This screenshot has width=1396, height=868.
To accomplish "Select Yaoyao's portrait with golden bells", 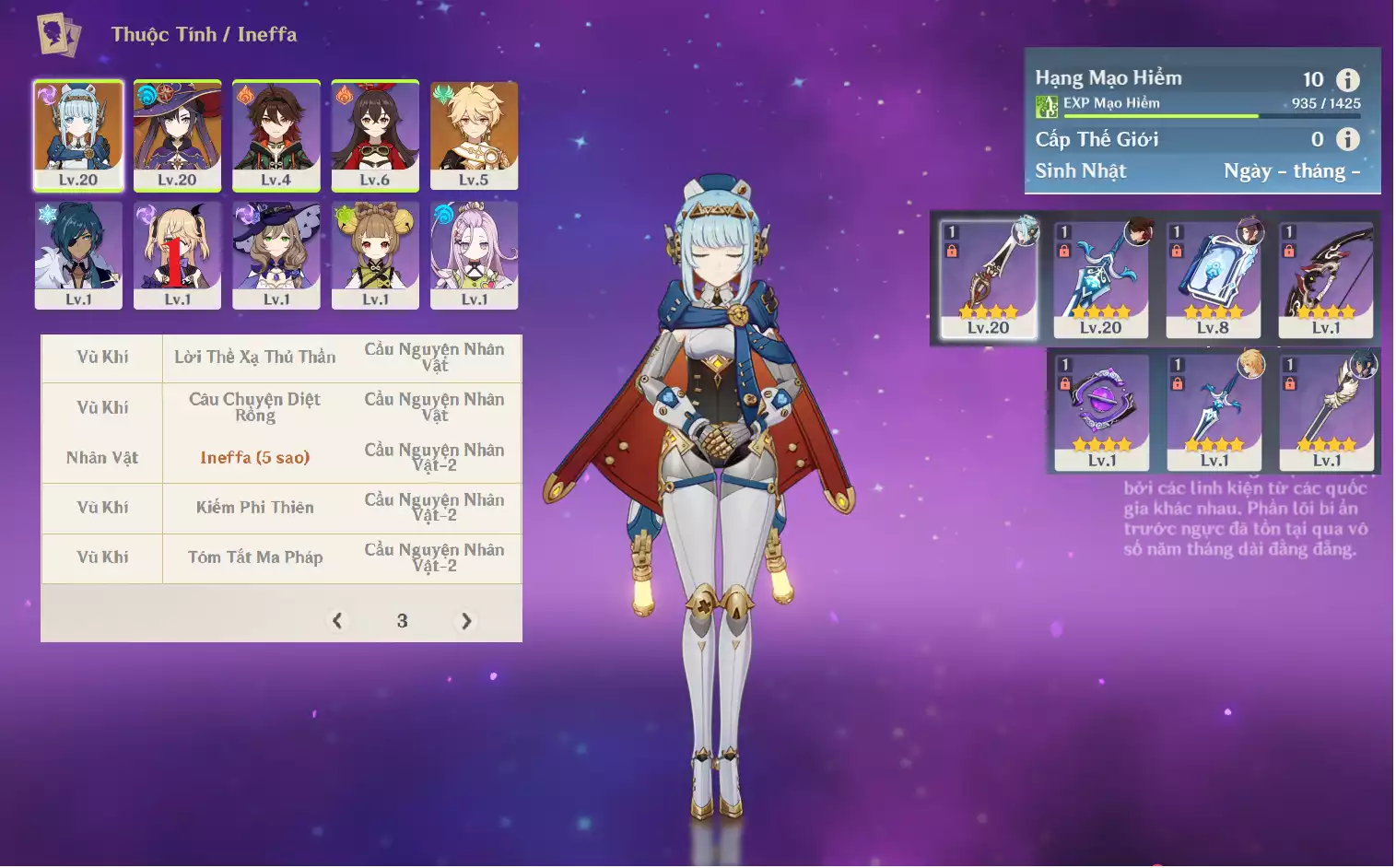I will [x=375, y=254].
